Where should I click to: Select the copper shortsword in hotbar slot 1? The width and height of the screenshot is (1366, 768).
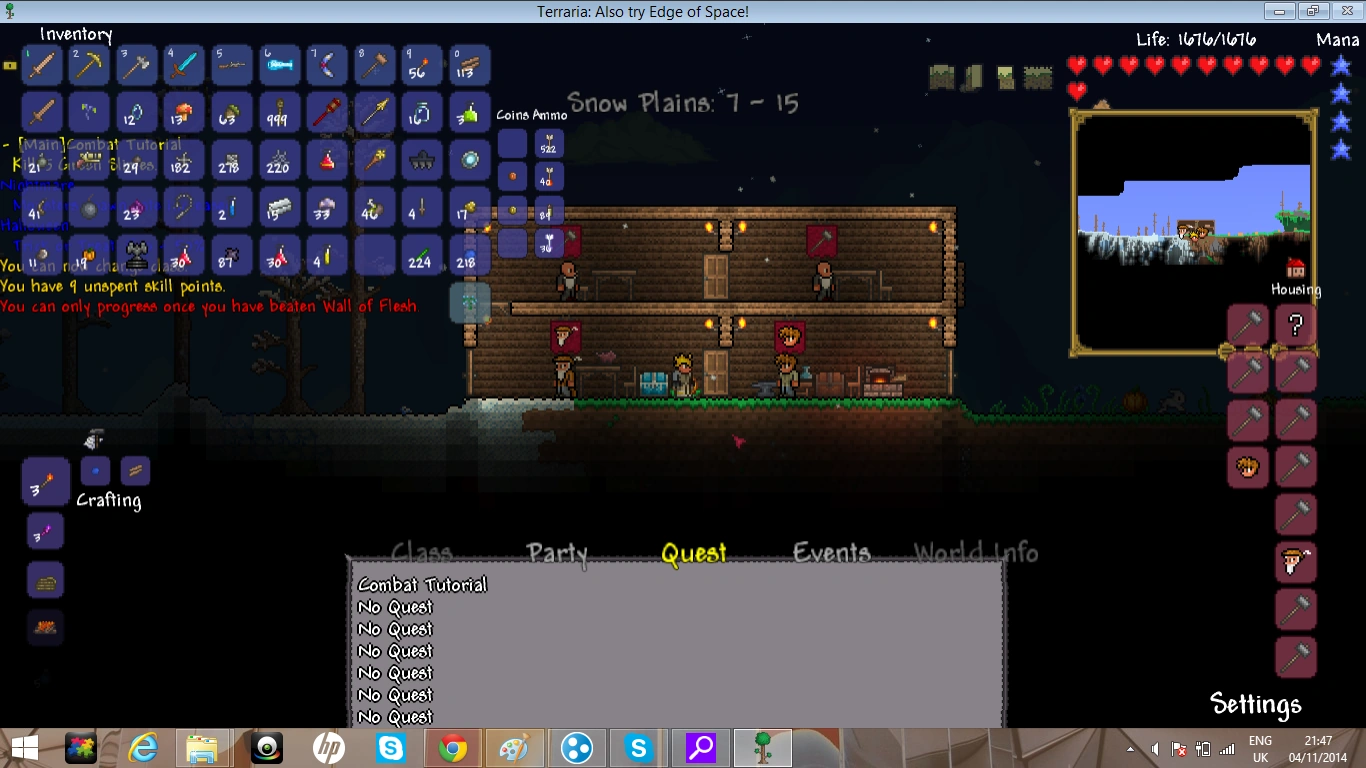pyautogui.click(x=41, y=65)
